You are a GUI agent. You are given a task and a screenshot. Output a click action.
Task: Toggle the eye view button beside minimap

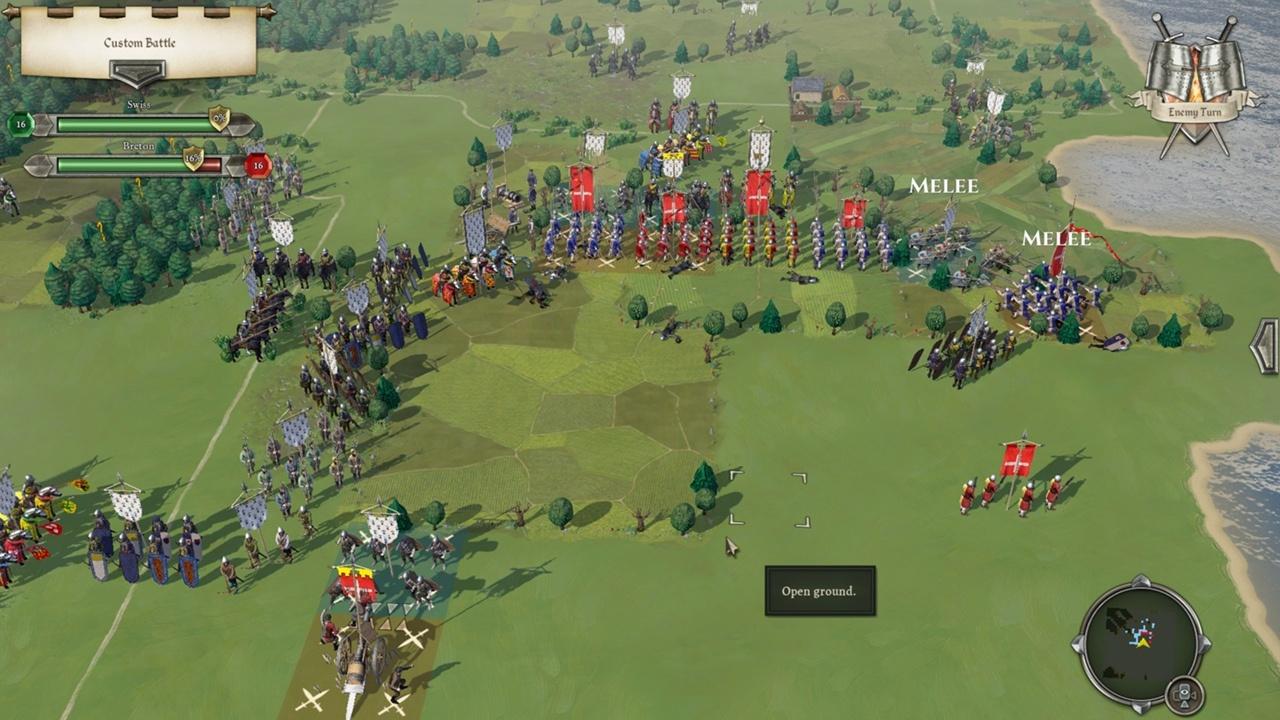1183,692
